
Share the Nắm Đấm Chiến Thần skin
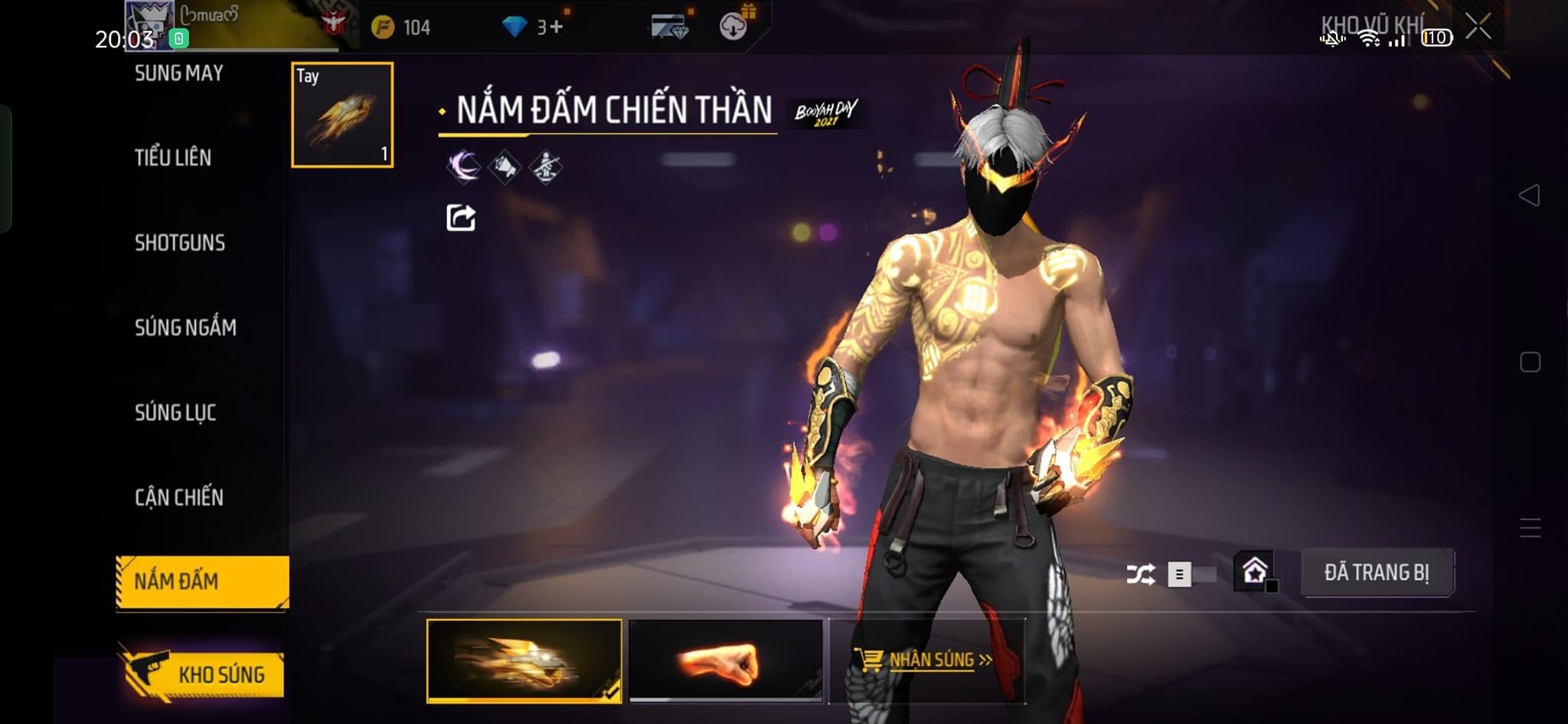click(461, 218)
